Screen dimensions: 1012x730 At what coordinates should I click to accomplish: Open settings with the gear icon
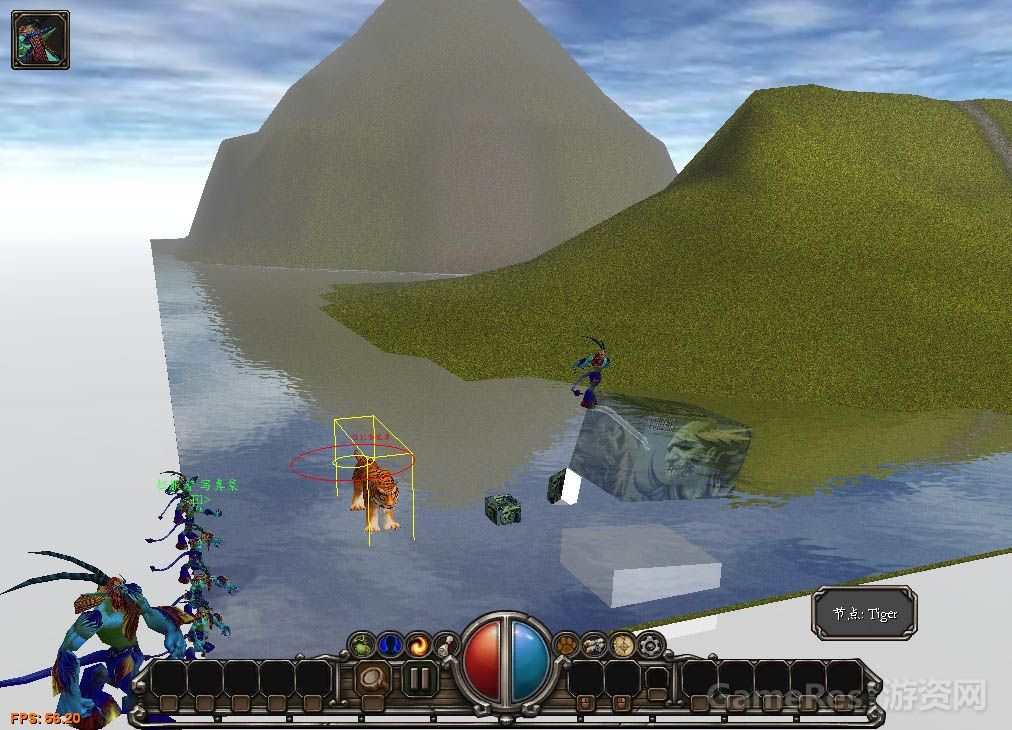tap(652, 645)
